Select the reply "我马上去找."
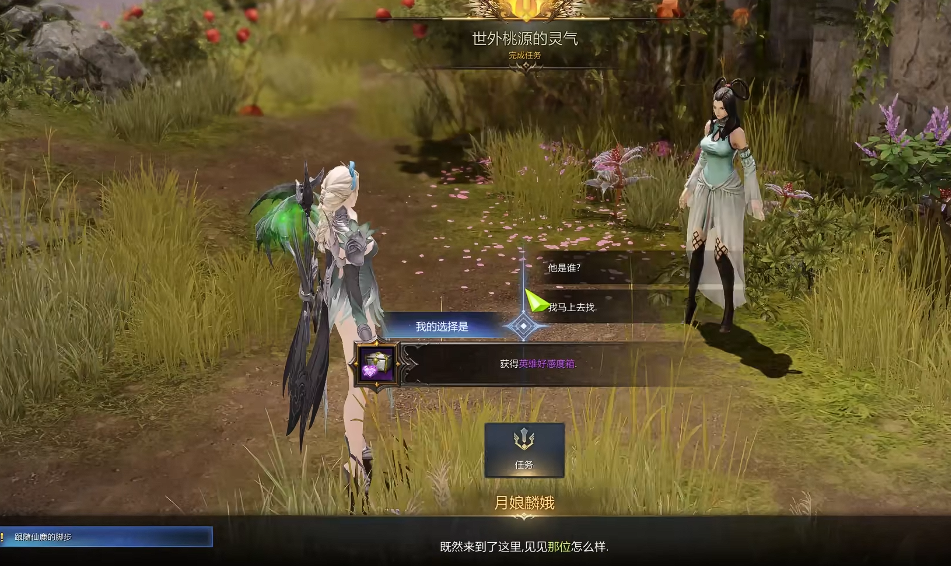Screen dimensions: 951x566 573,306
